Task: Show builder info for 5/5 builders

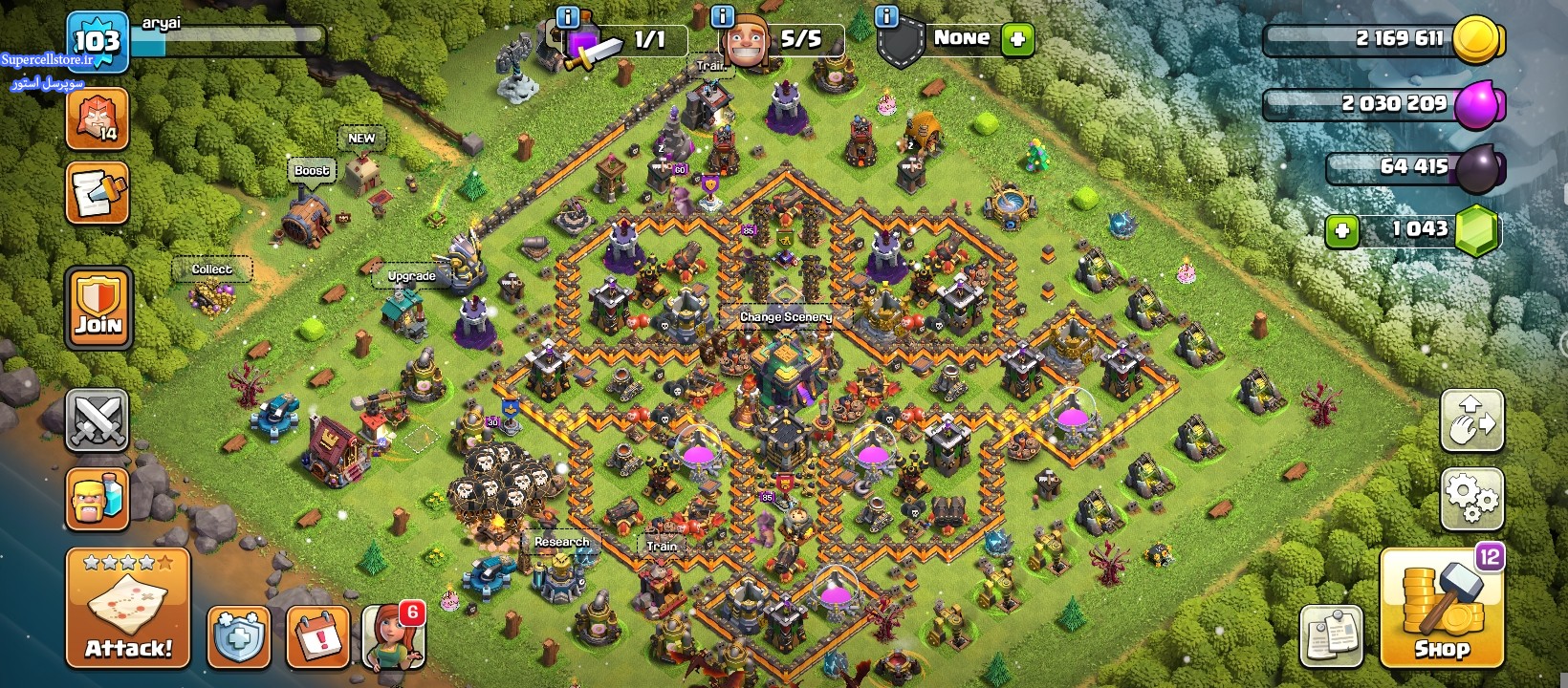Action: coord(723,16)
